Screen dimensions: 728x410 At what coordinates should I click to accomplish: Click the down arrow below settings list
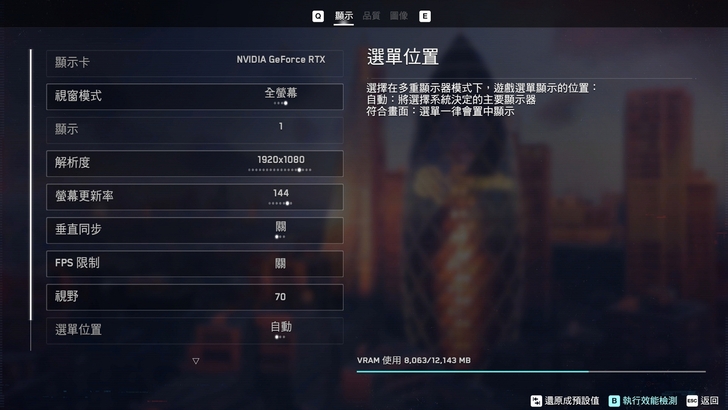click(x=196, y=361)
